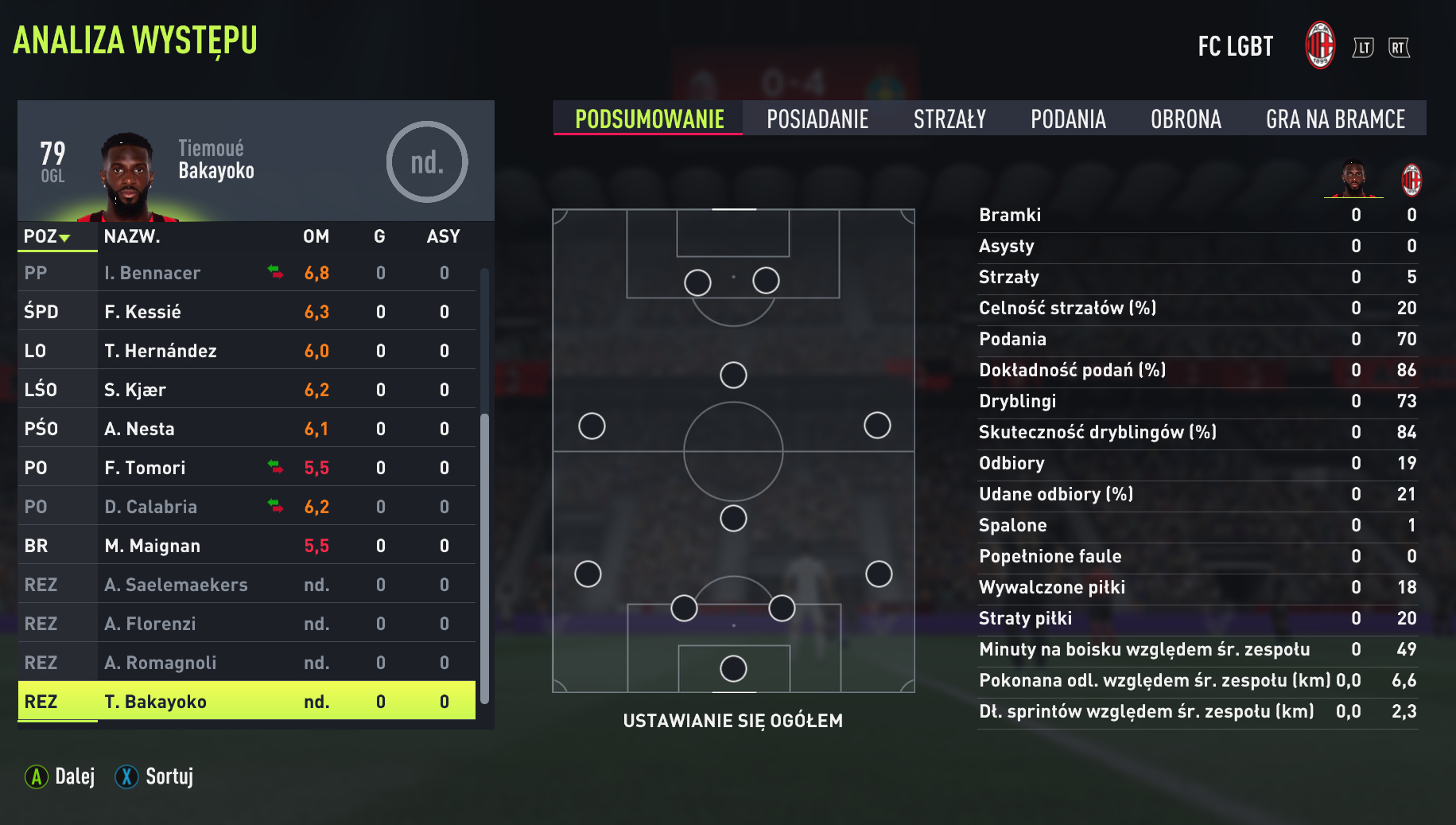Pick A. Florenzi from the reserves
Image resolution: width=1456 pixels, height=825 pixels.
tap(247, 624)
